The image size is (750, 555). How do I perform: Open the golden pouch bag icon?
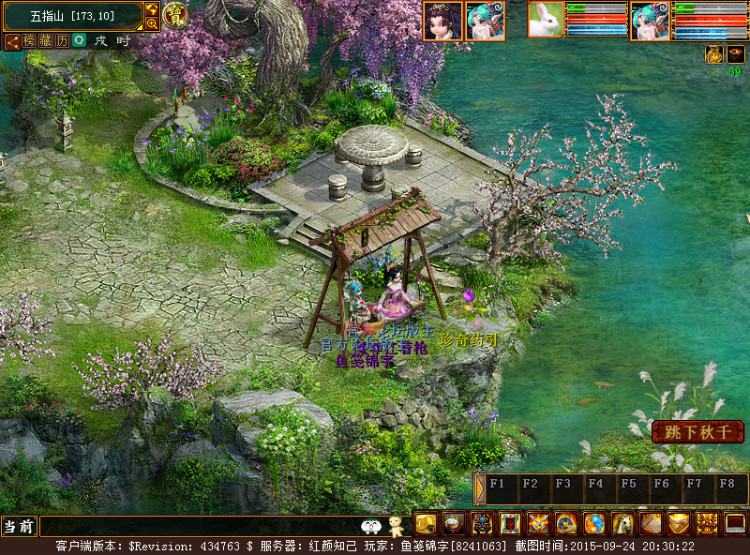[x=425, y=523]
